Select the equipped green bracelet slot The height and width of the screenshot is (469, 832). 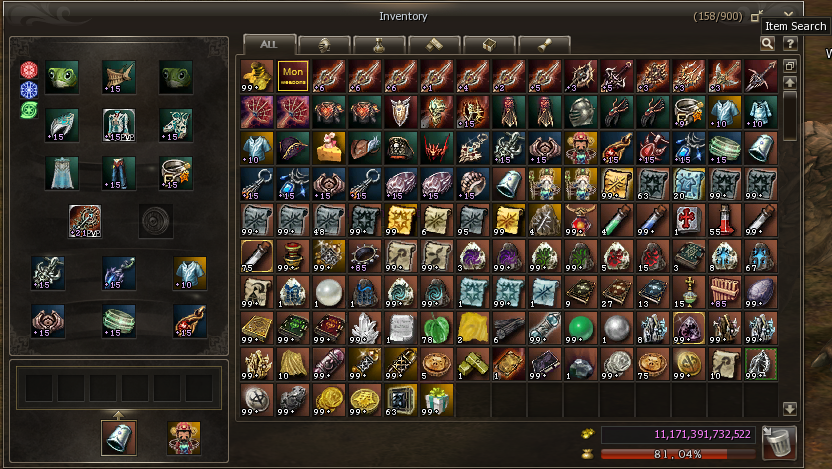pos(119,320)
